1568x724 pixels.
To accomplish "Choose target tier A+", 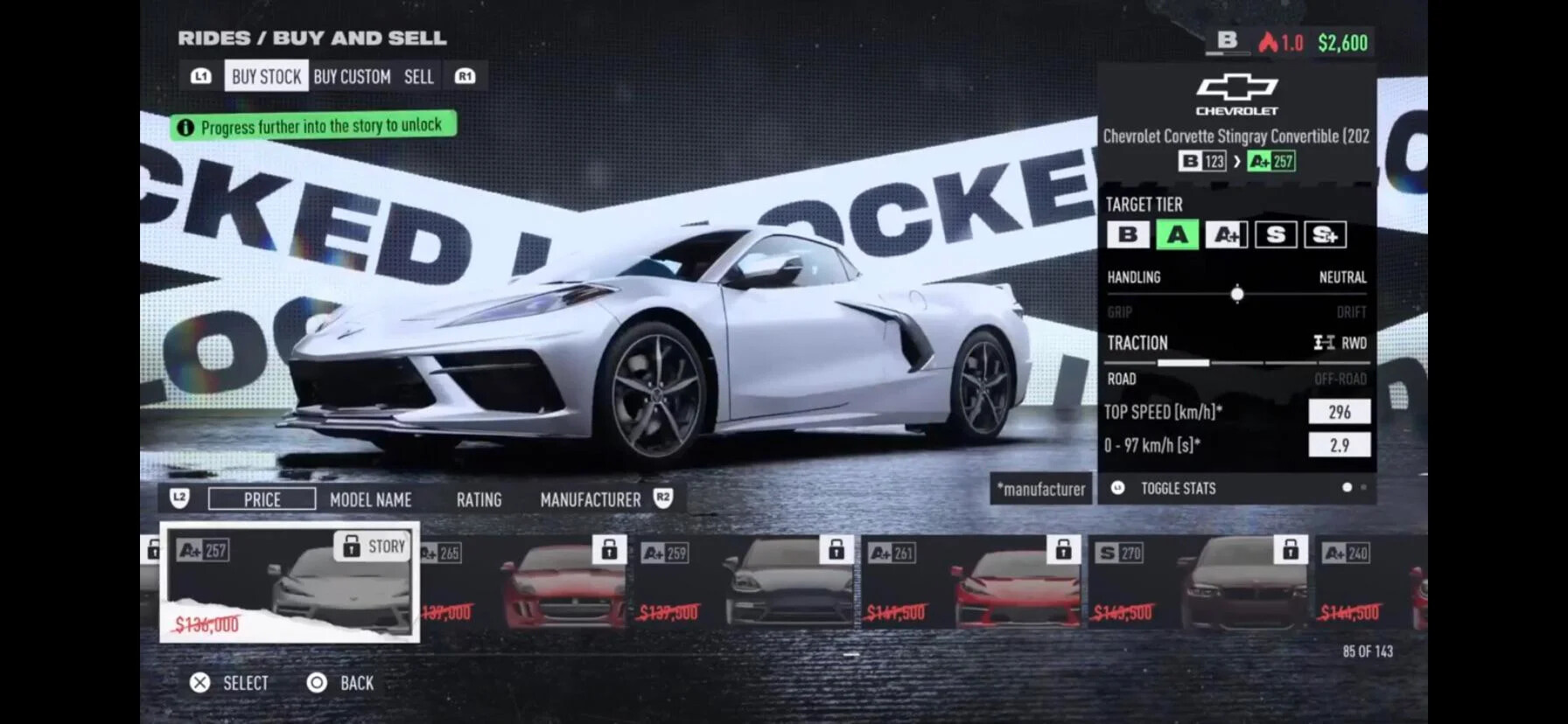I will 1226,234.
